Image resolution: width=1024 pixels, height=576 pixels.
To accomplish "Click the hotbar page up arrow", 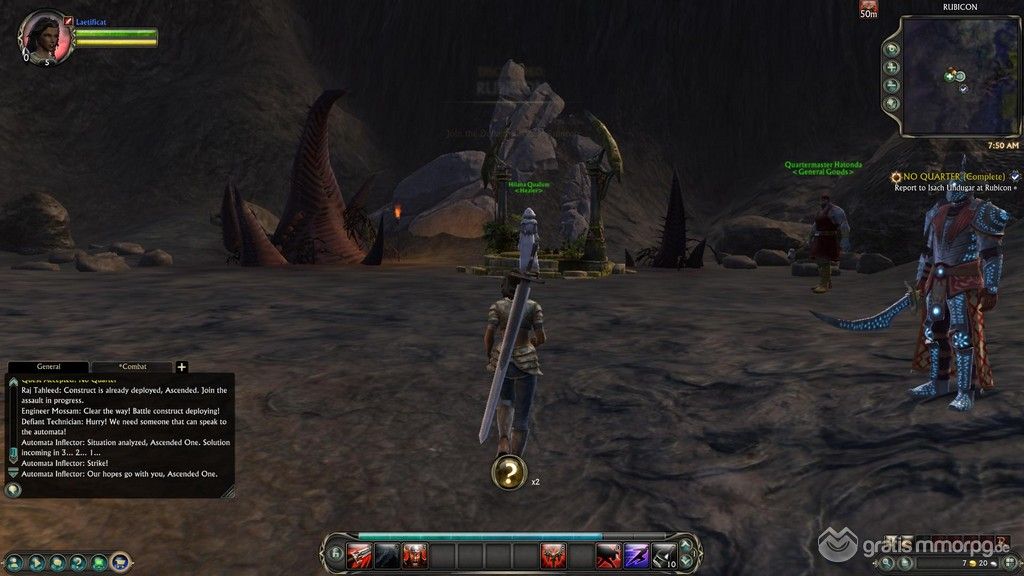I will point(686,546).
